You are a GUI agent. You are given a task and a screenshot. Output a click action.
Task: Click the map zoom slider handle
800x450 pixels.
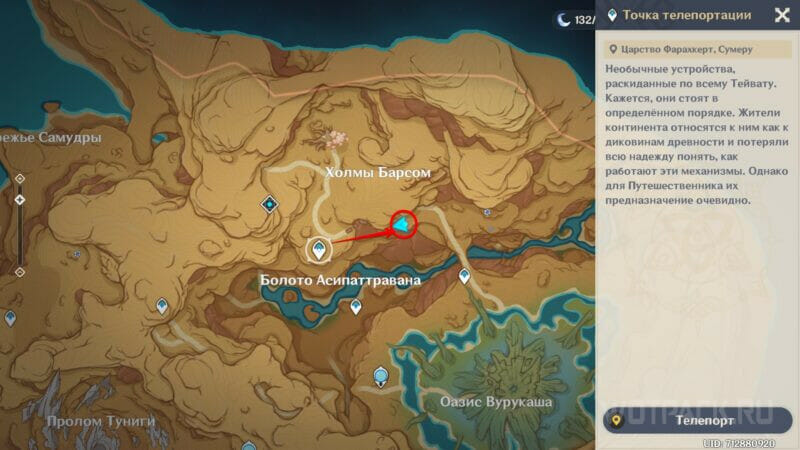click(19, 201)
